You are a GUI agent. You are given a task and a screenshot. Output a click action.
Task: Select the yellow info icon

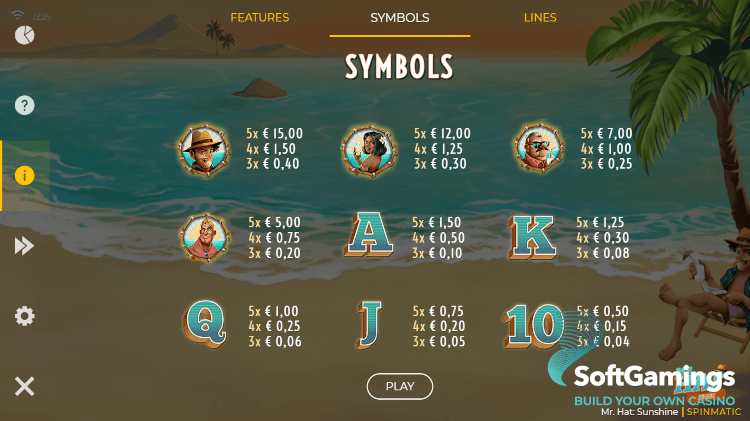click(x=25, y=175)
